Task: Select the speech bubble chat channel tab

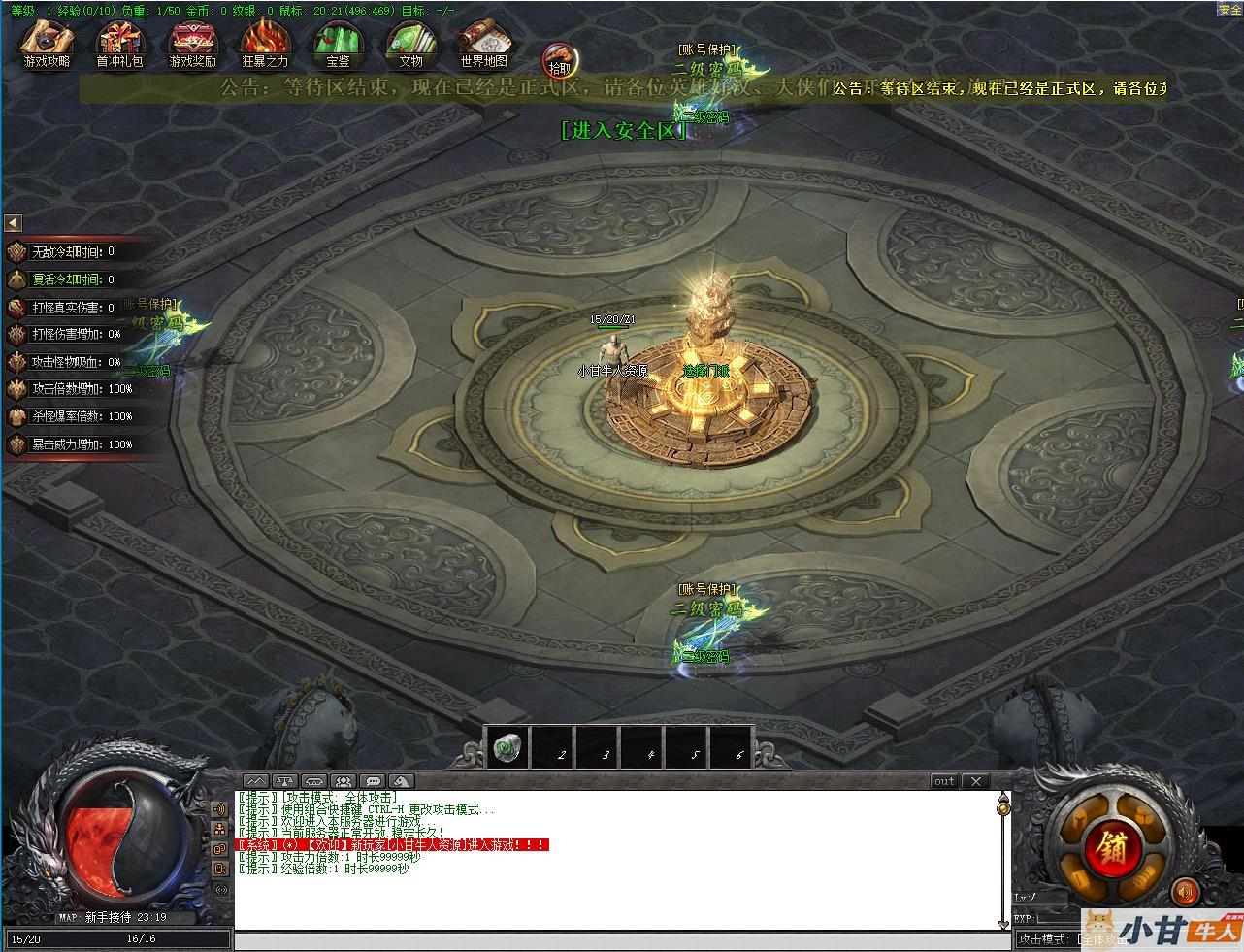Action: 372,781
